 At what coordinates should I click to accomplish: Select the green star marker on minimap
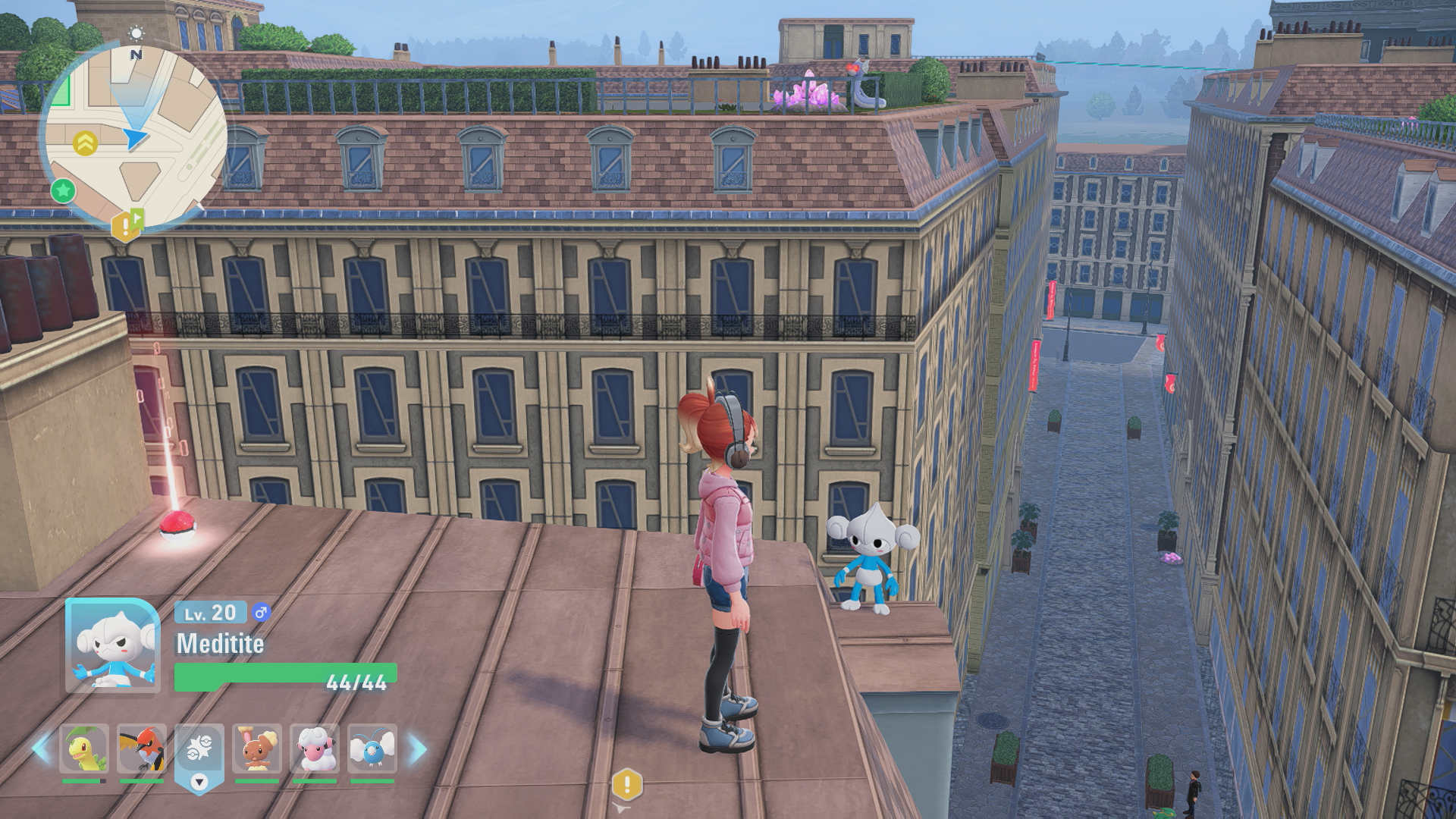(63, 190)
